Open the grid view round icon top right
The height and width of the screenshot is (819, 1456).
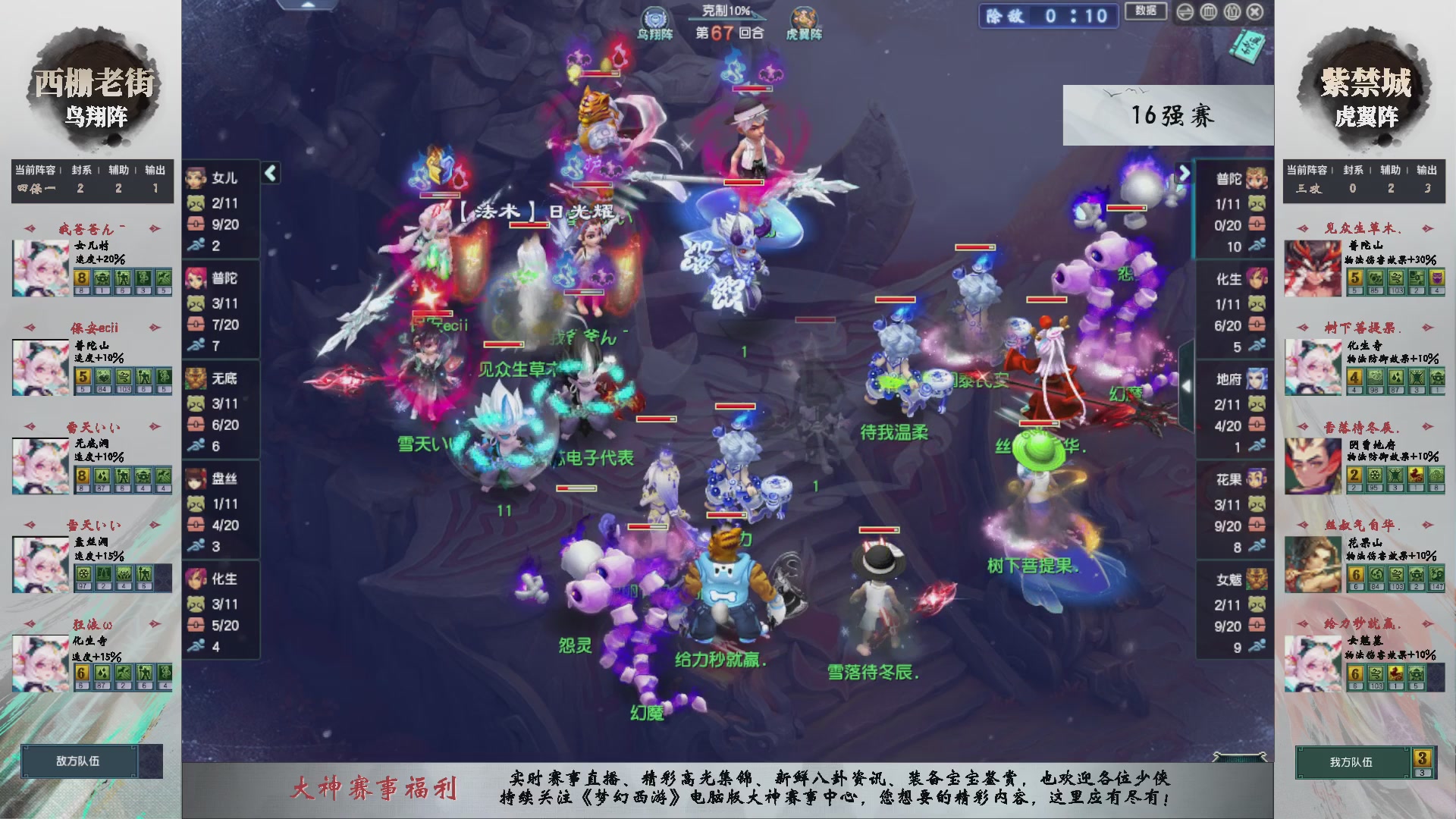click(1208, 12)
